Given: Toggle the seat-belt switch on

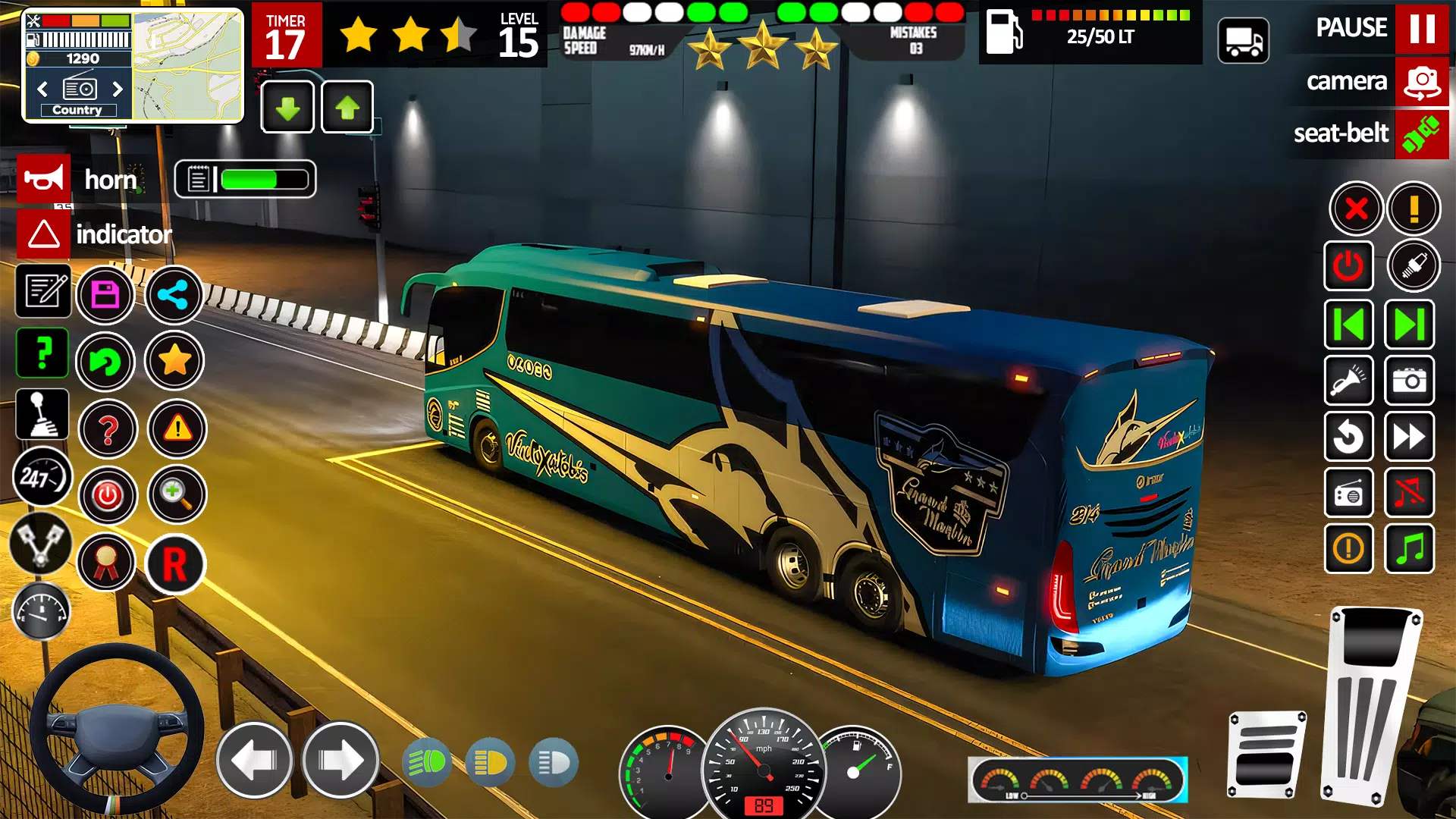Looking at the screenshot, I should click(1421, 134).
